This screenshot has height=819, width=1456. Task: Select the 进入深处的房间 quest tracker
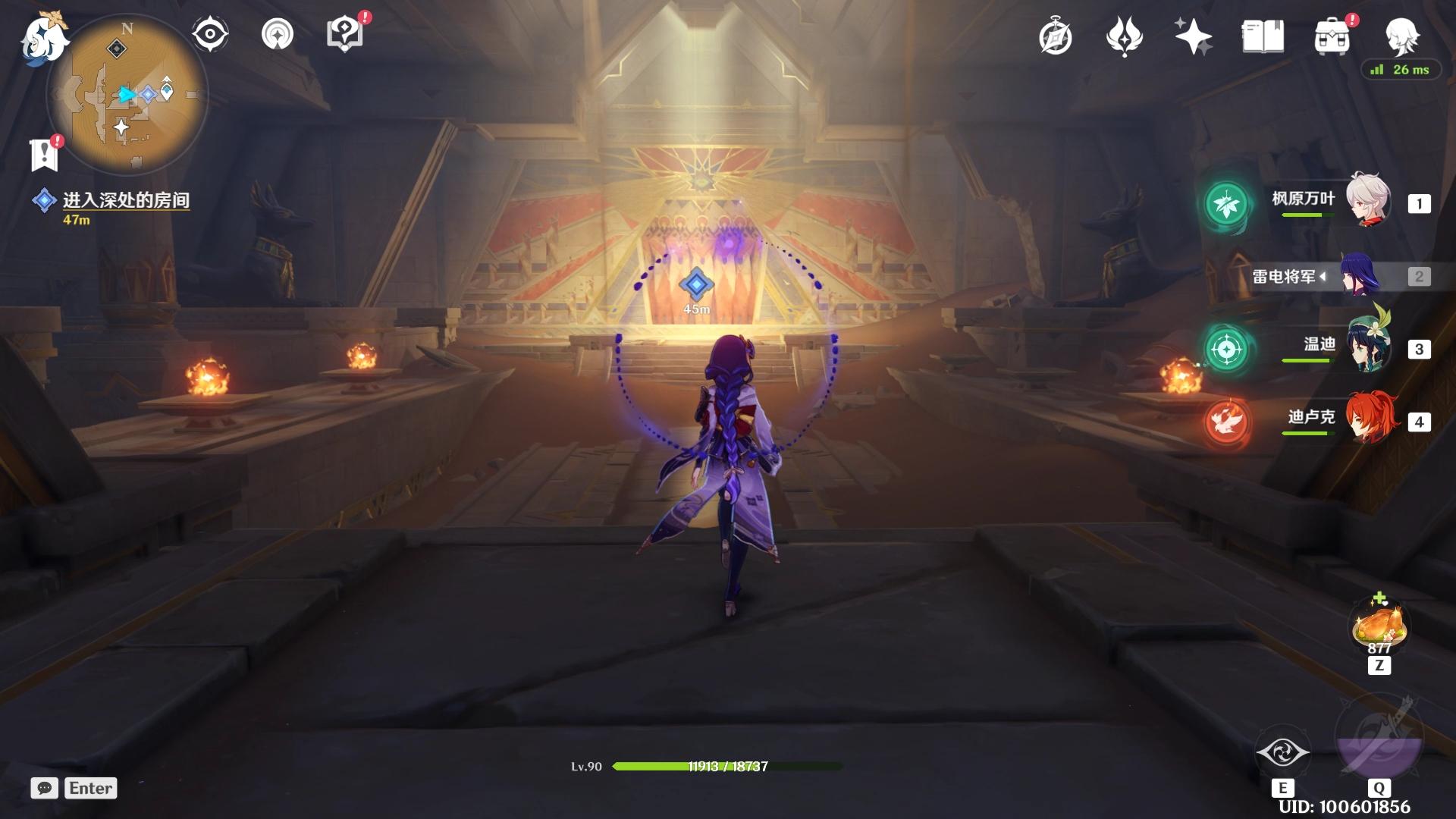click(125, 200)
